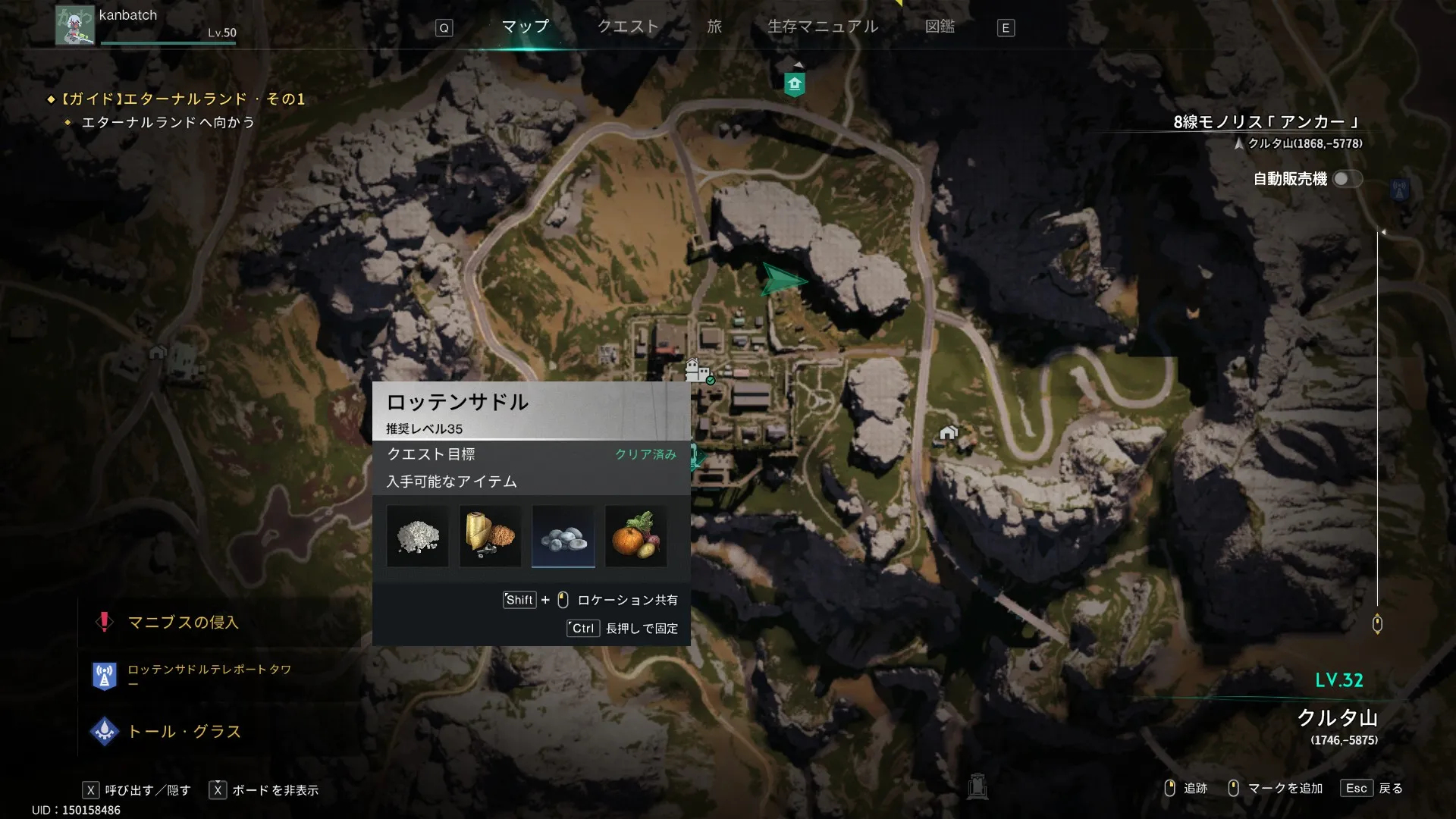The image size is (1456, 819).
Task: Click the teleport tower icon near vending toggle
Action: 1399,190
